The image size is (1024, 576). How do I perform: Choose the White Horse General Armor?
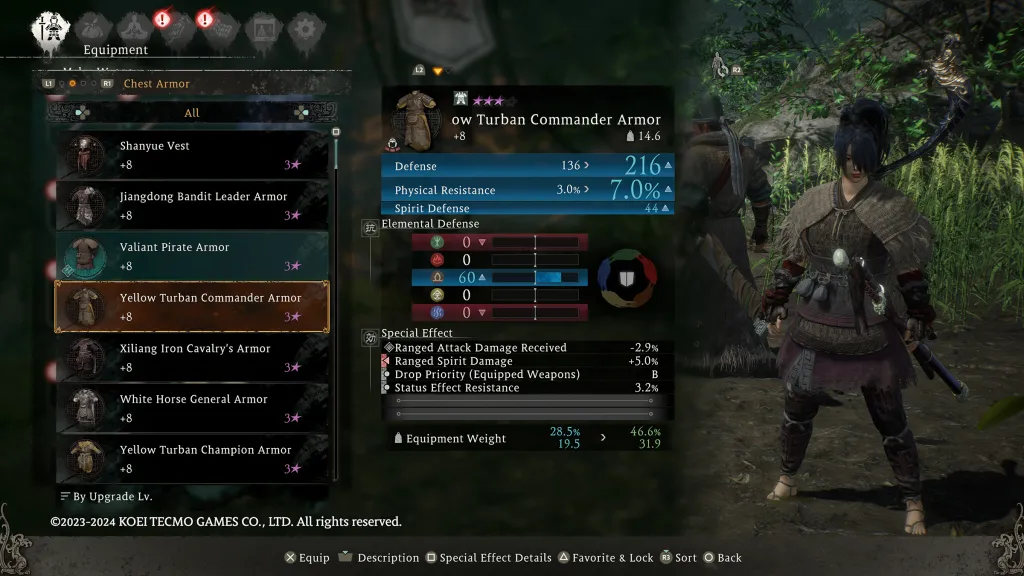190,408
